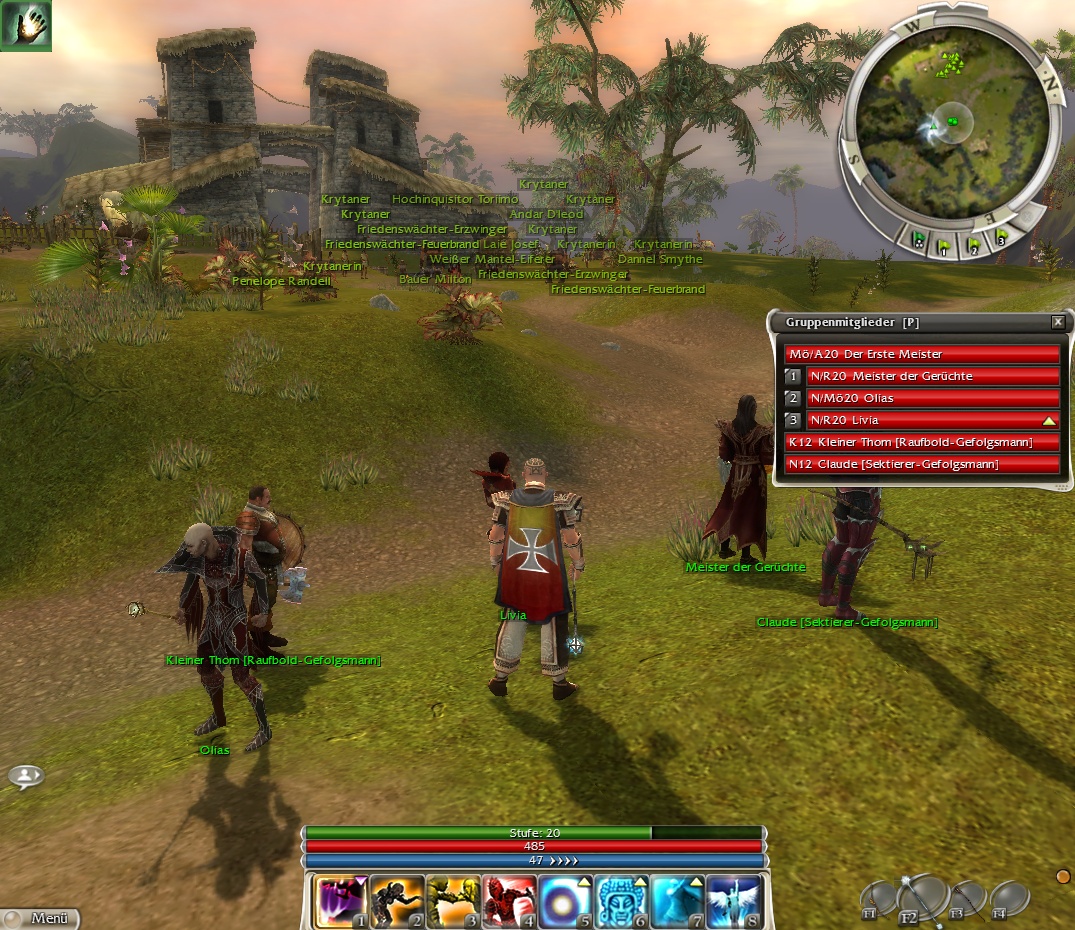Viewport: 1075px width, 930px height.
Task: Select the all-heroes flag below the compass
Action: [x=917, y=240]
